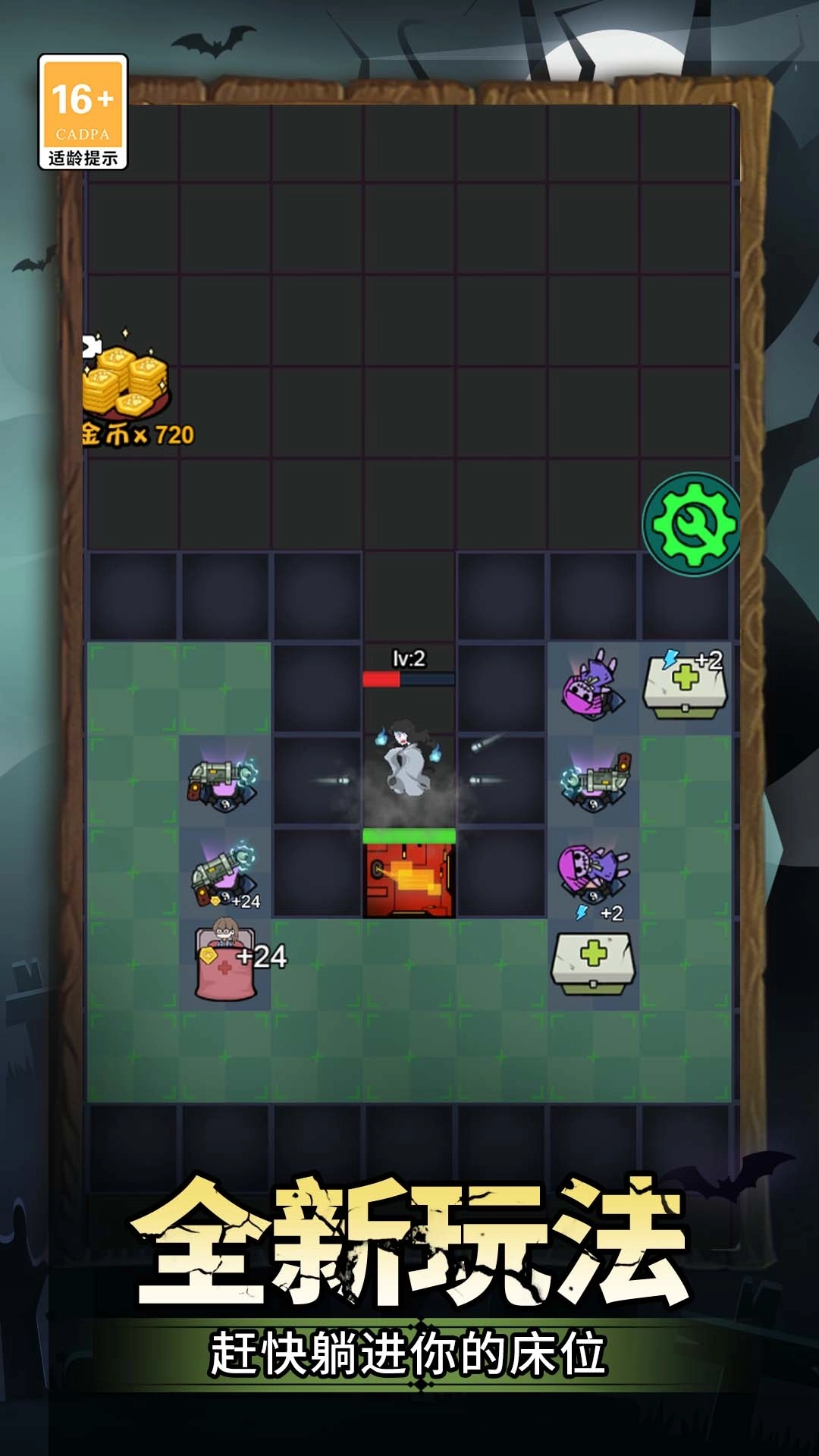Tap the green wrench gear button

(x=692, y=524)
